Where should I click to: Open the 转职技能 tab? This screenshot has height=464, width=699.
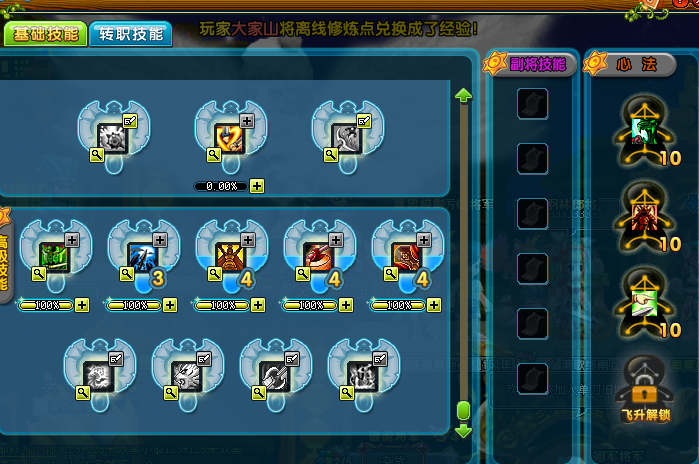coord(130,32)
